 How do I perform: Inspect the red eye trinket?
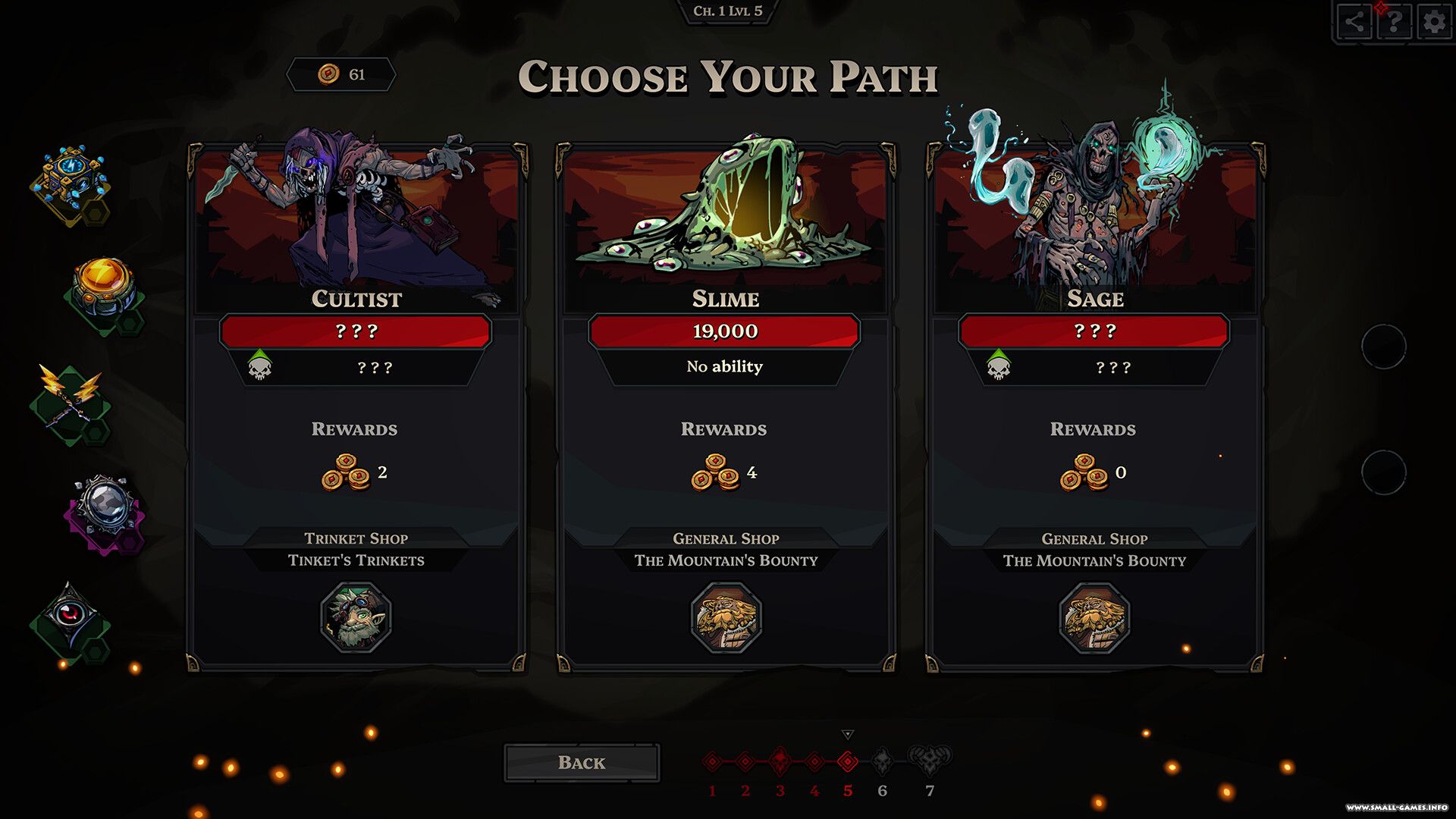click(x=71, y=616)
